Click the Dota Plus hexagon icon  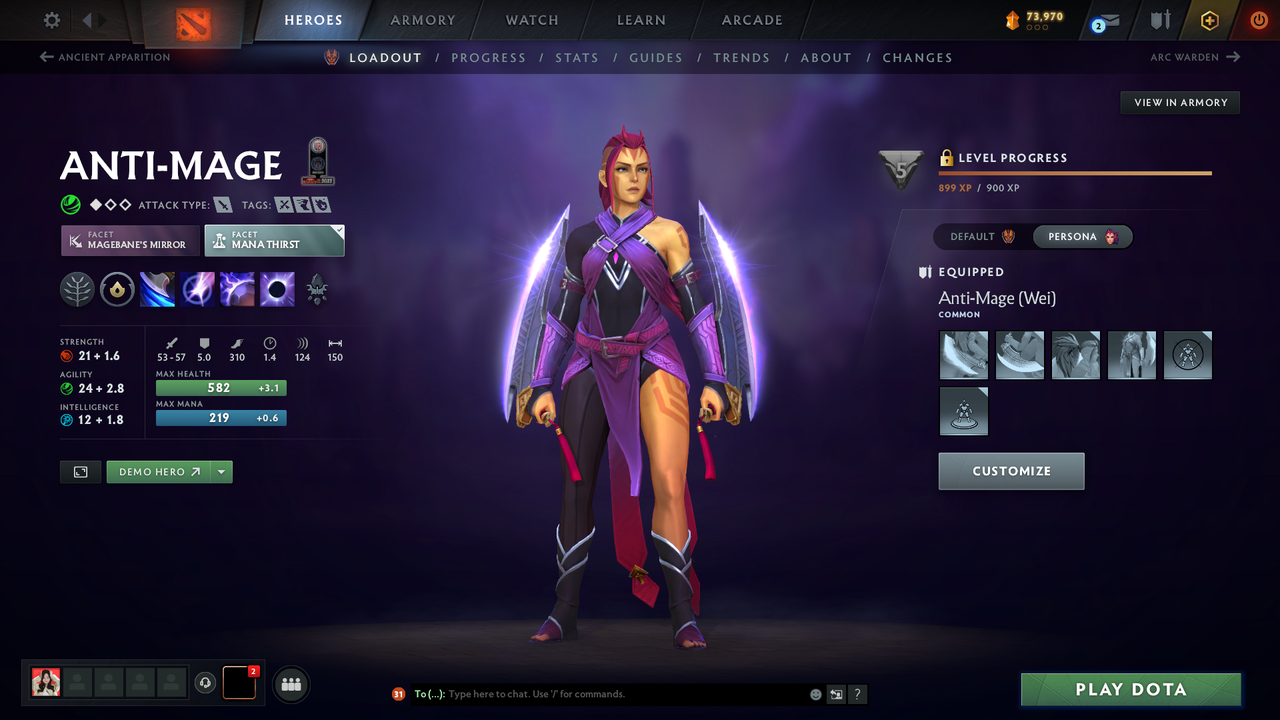click(1209, 19)
